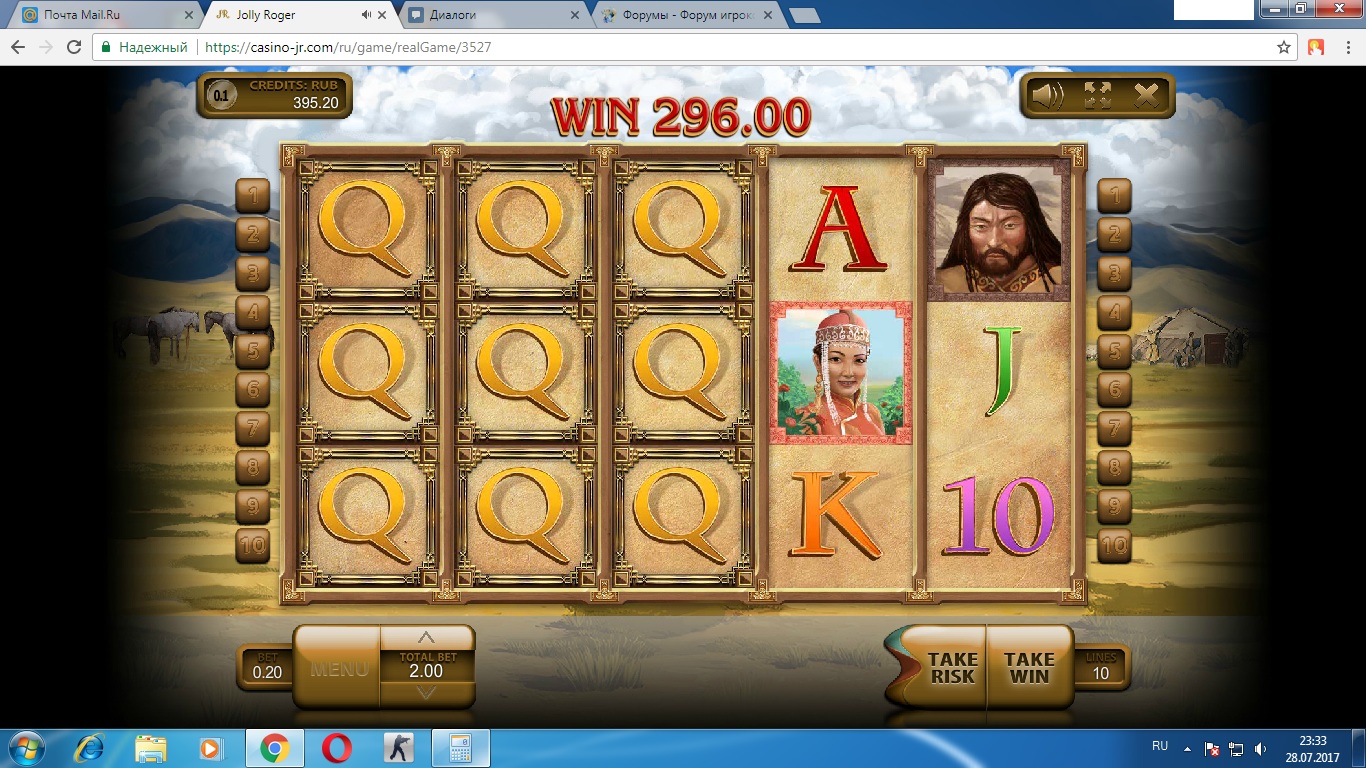Open the game Menu button
The image size is (1366, 768).
click(x=338, y=668)
